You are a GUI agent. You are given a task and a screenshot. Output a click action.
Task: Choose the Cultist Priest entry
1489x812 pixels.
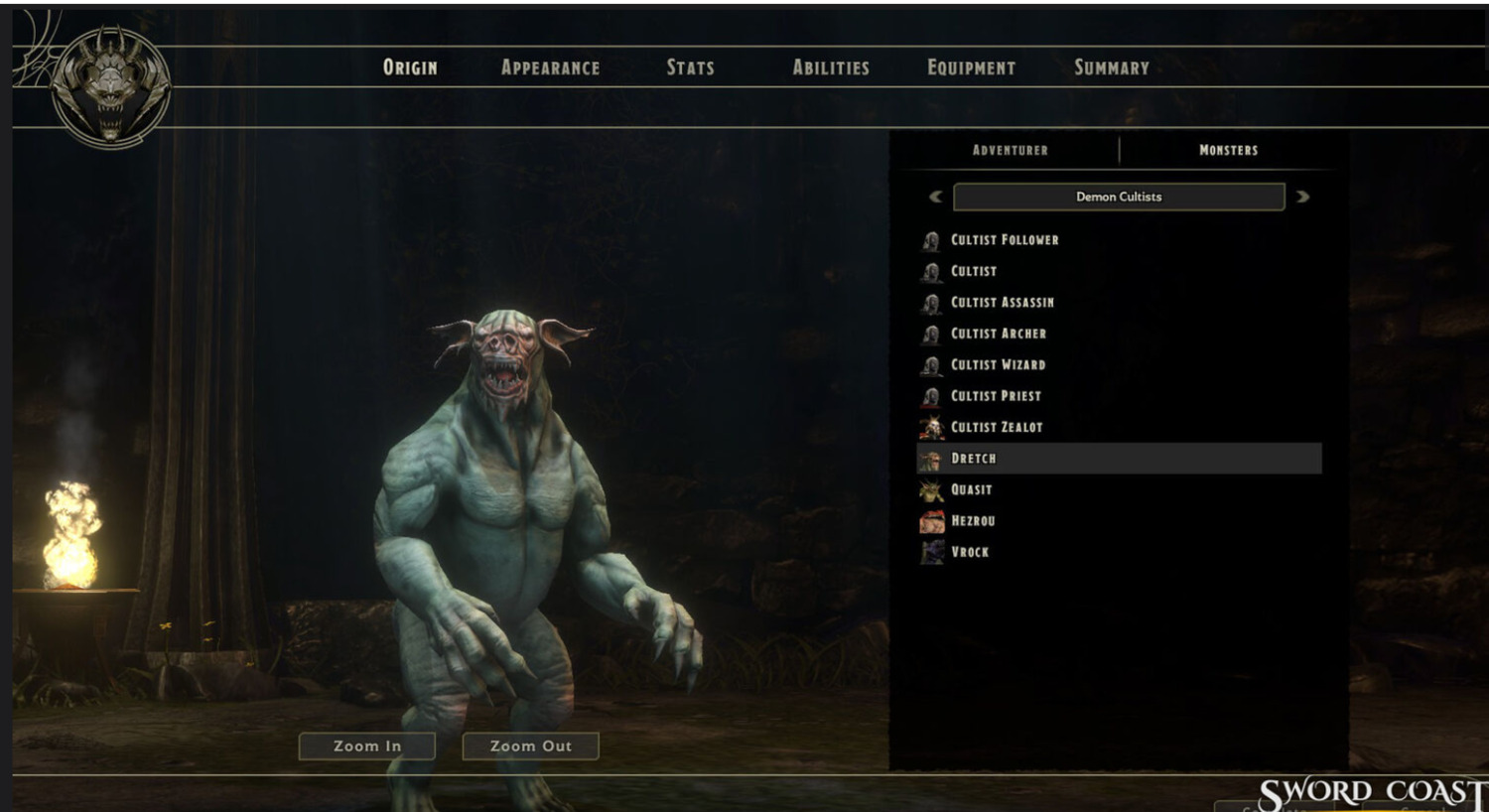(x=996, y=396)
